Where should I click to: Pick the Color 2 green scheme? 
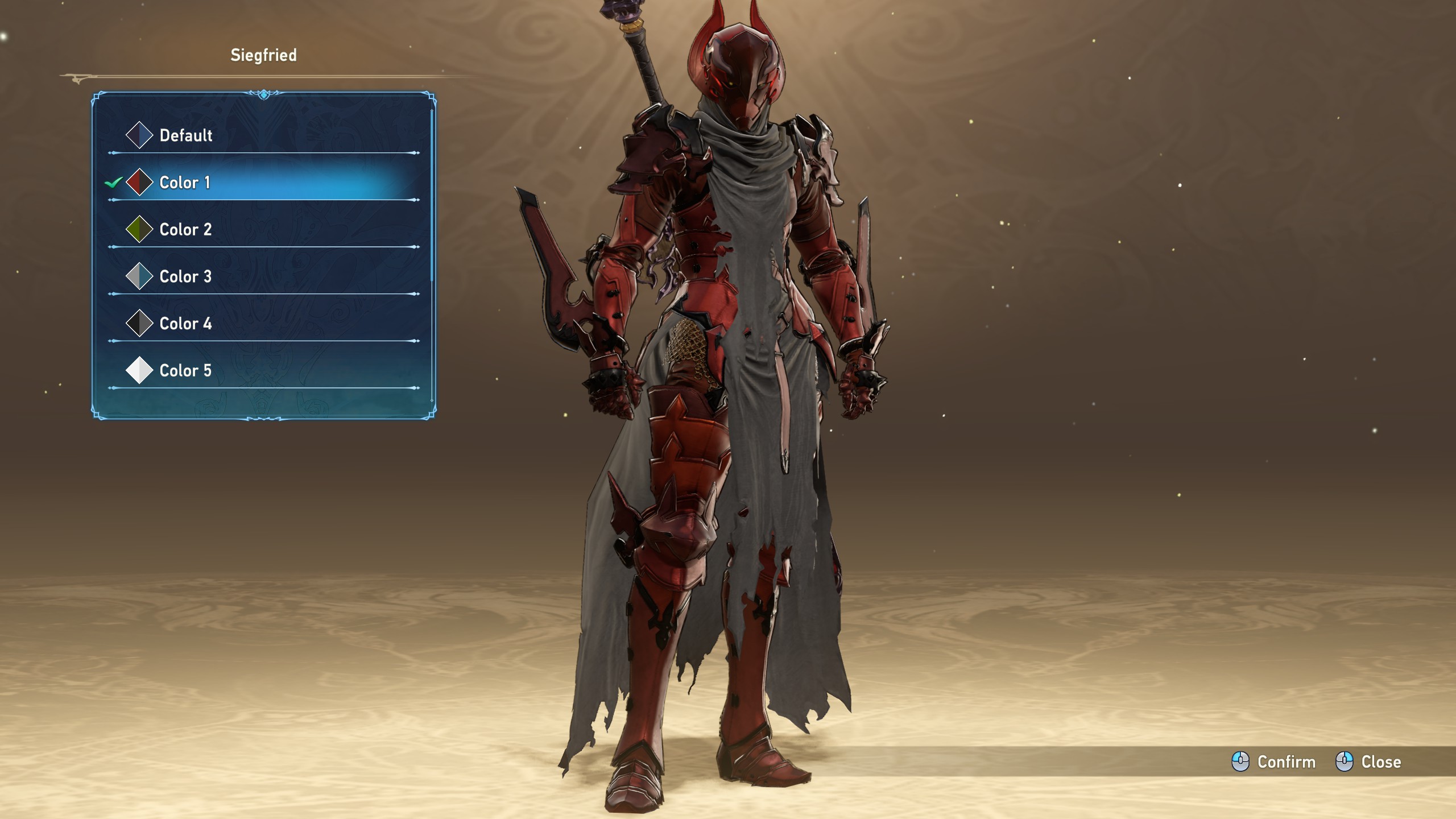(x=185, y=230)
